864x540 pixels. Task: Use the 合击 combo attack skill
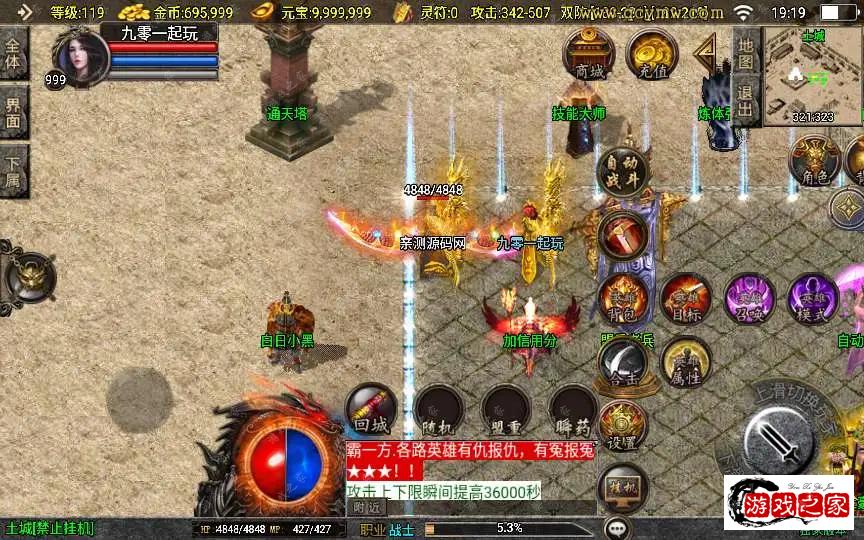coord(623,363)
